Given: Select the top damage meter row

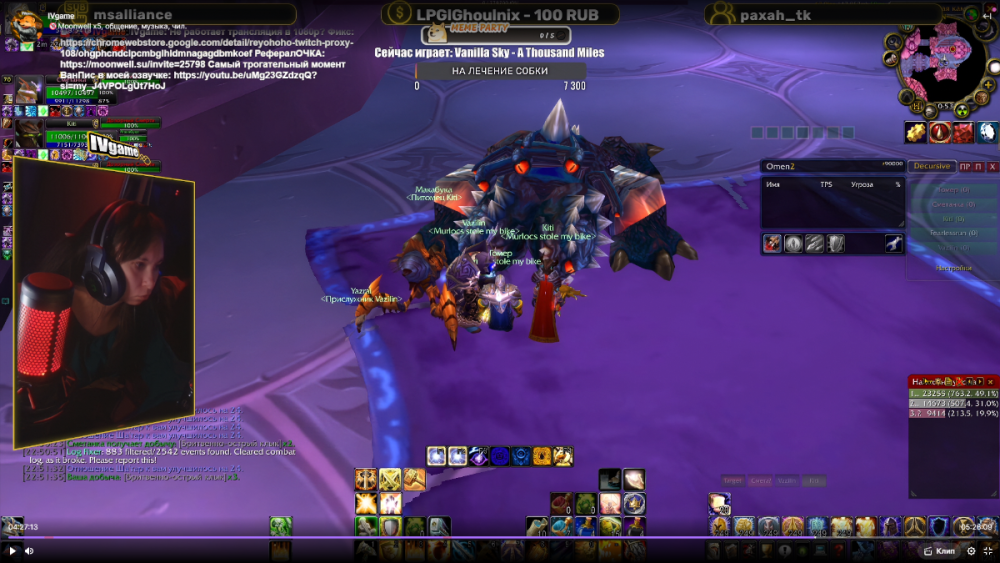Looking at the screenshot, I should (x=953, y=394).
